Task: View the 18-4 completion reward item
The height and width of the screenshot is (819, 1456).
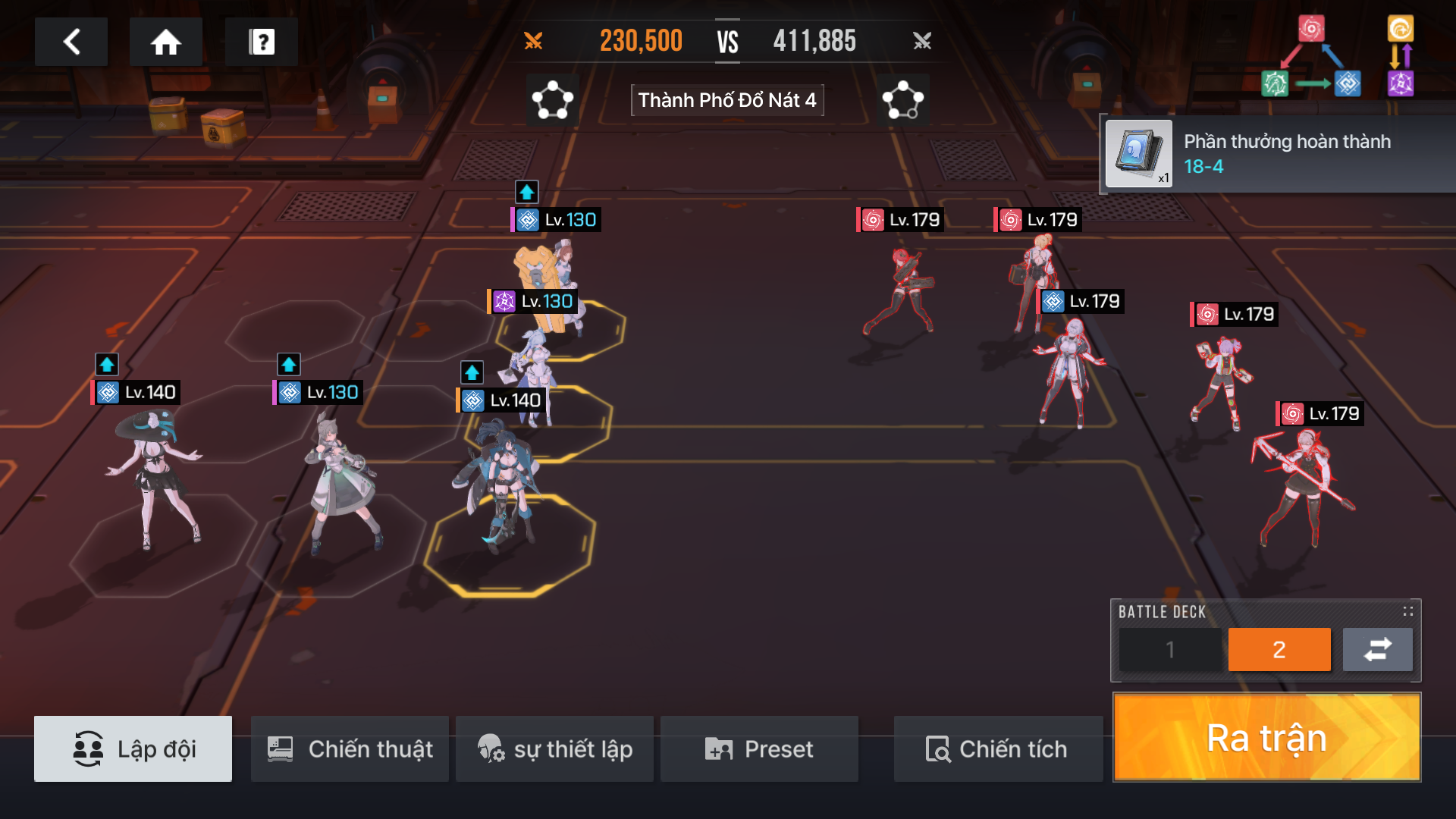Action: (1139, 154)
